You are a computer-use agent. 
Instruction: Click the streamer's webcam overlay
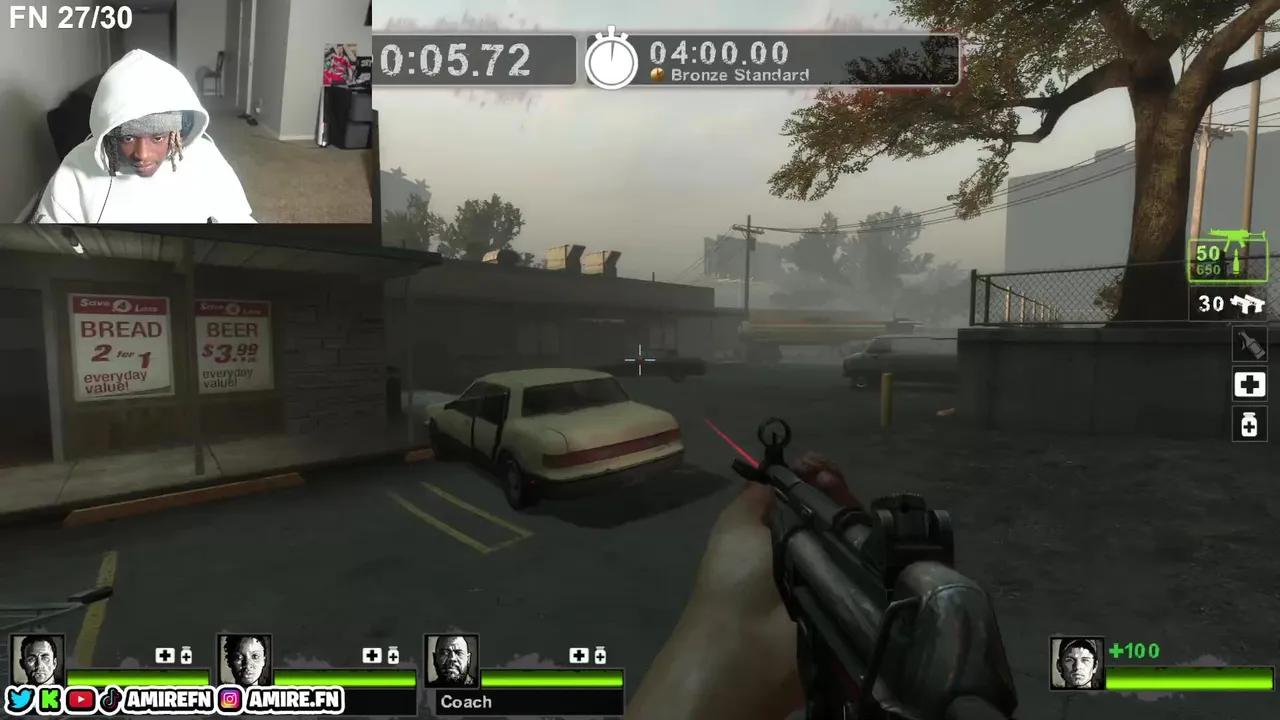coord(186,111)
